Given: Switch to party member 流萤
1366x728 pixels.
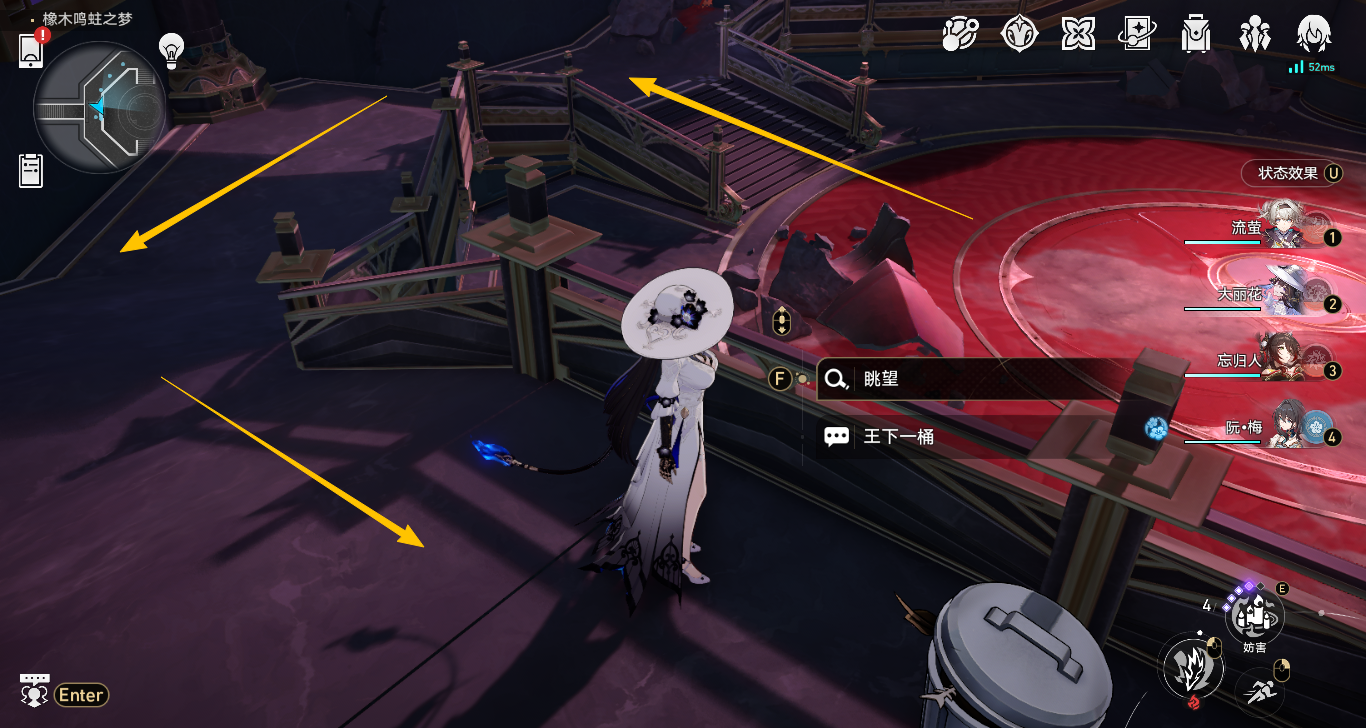Looking at the screenshot, I should 1286,227.
